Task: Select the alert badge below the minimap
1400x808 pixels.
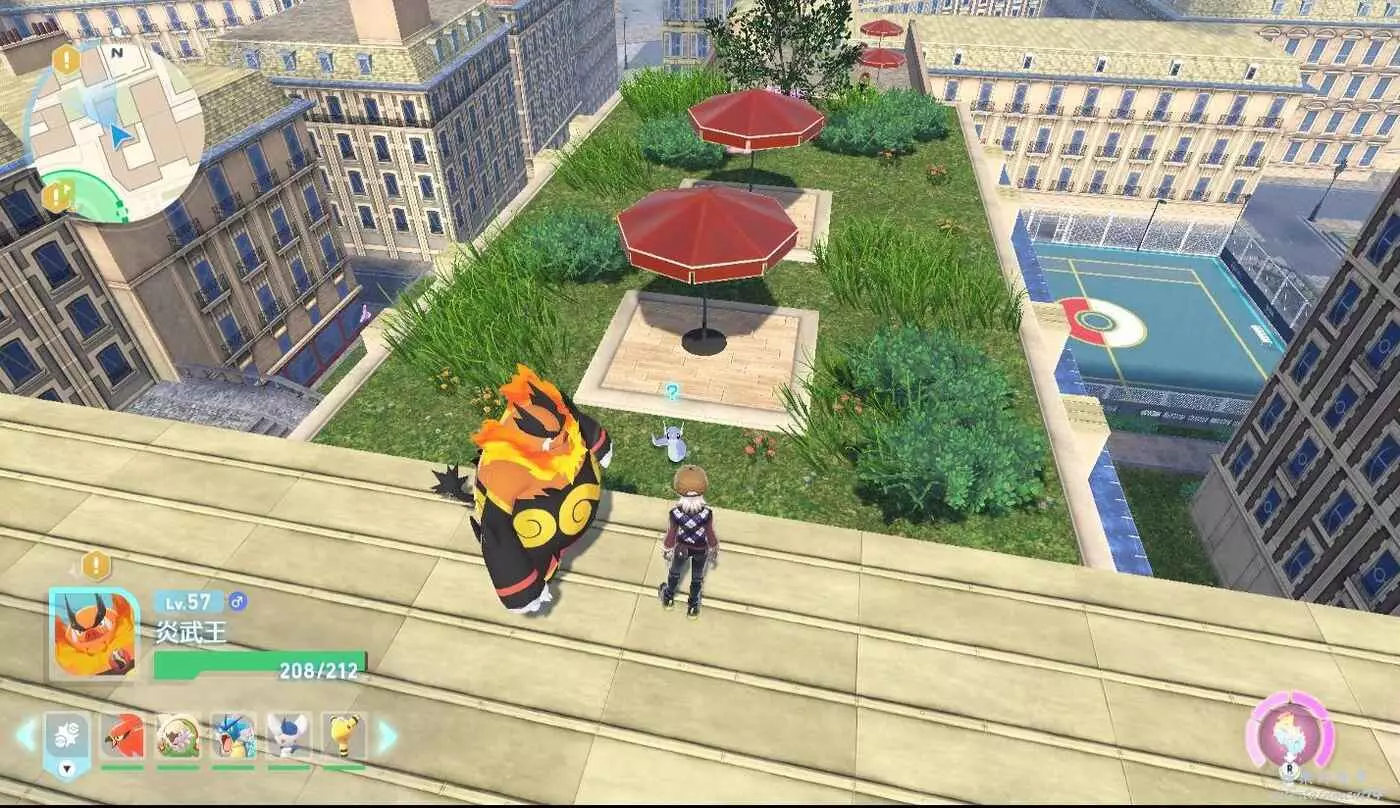Action: tap(56, 196)
